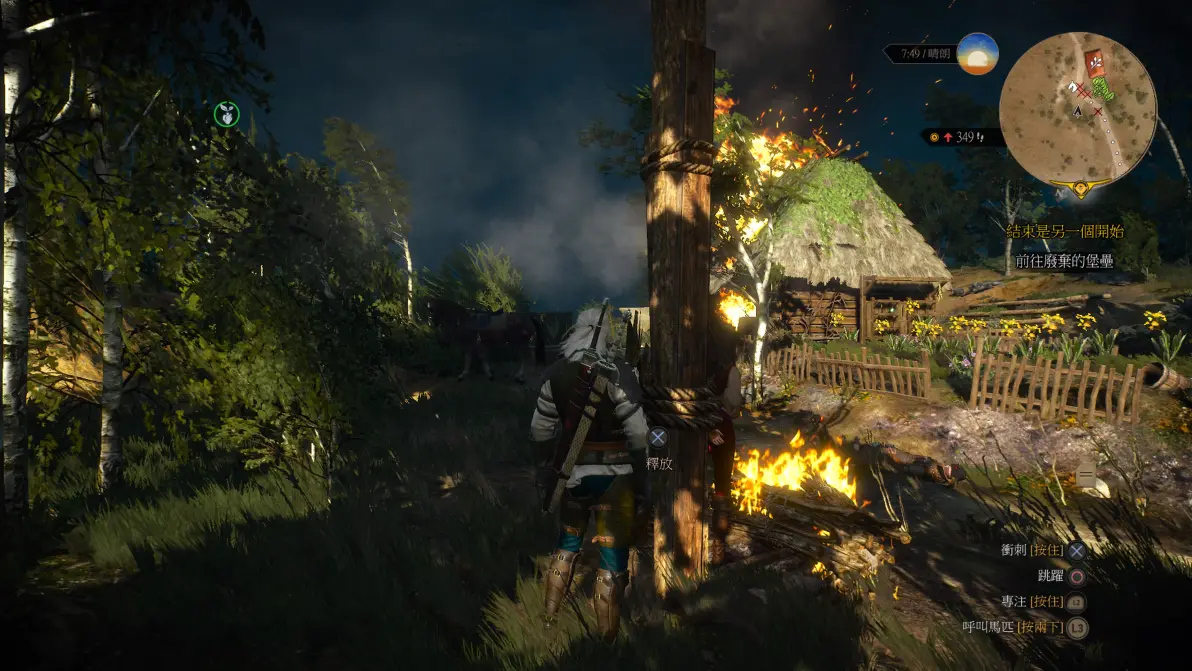Screen dimensions: 1192x671
Task: Click the circular minimap
Action: click(x=1077, y=109)
